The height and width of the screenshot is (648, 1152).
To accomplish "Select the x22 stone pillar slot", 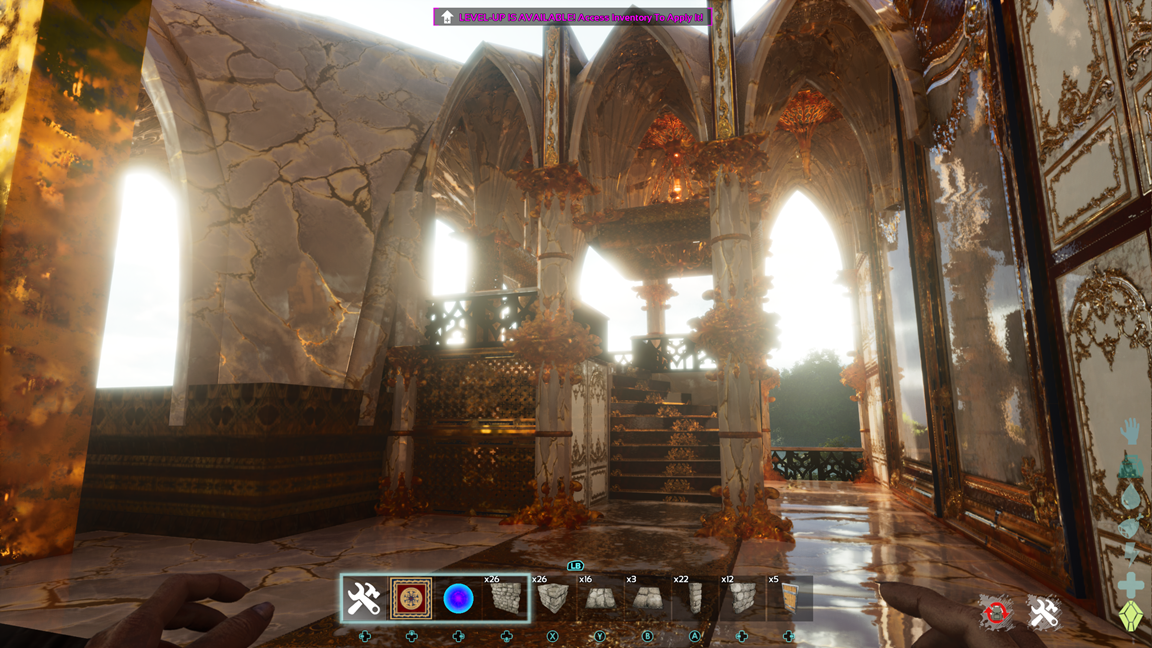I will point(694,599).
